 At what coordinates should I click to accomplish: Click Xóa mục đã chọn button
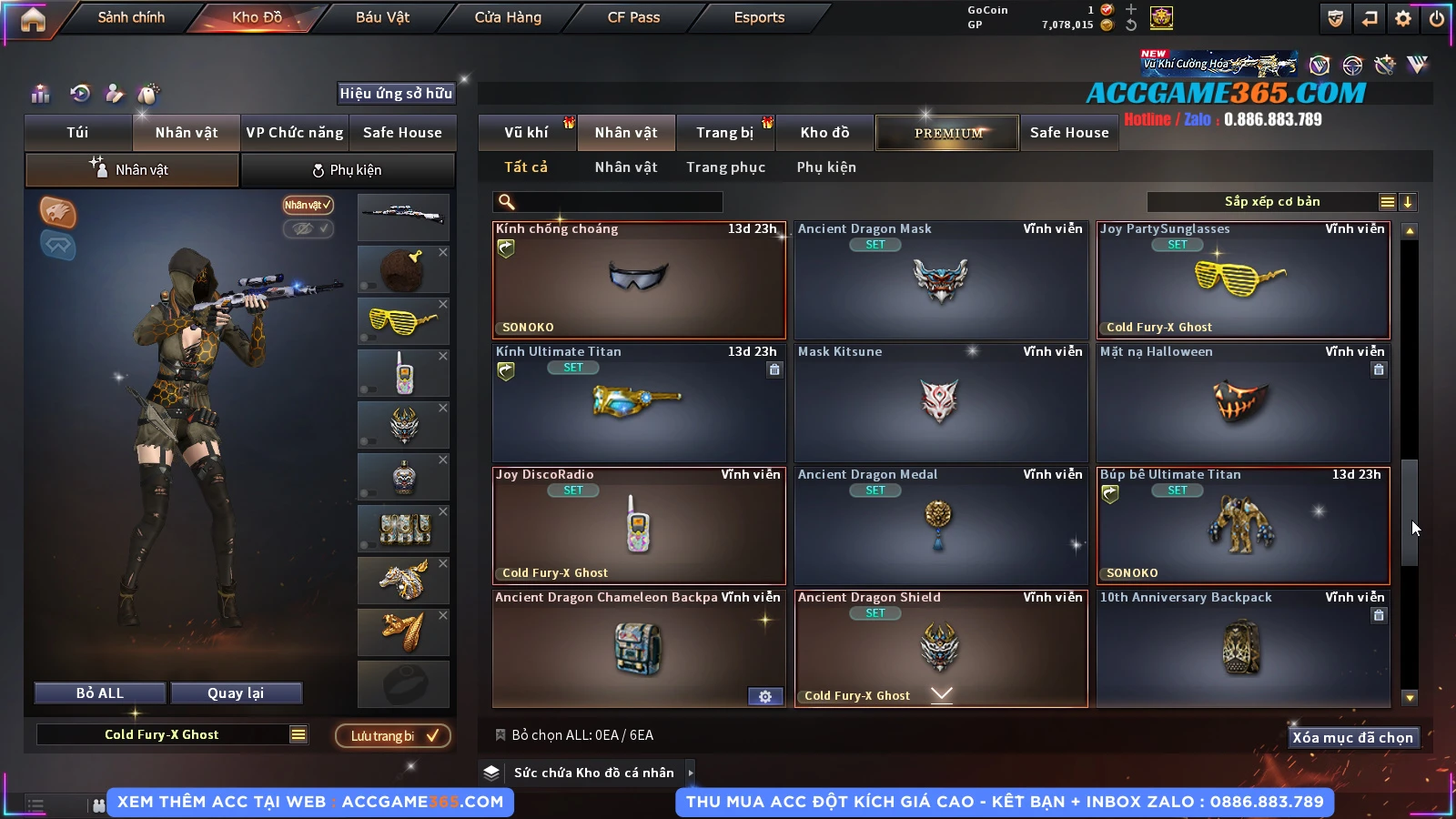1353,738
